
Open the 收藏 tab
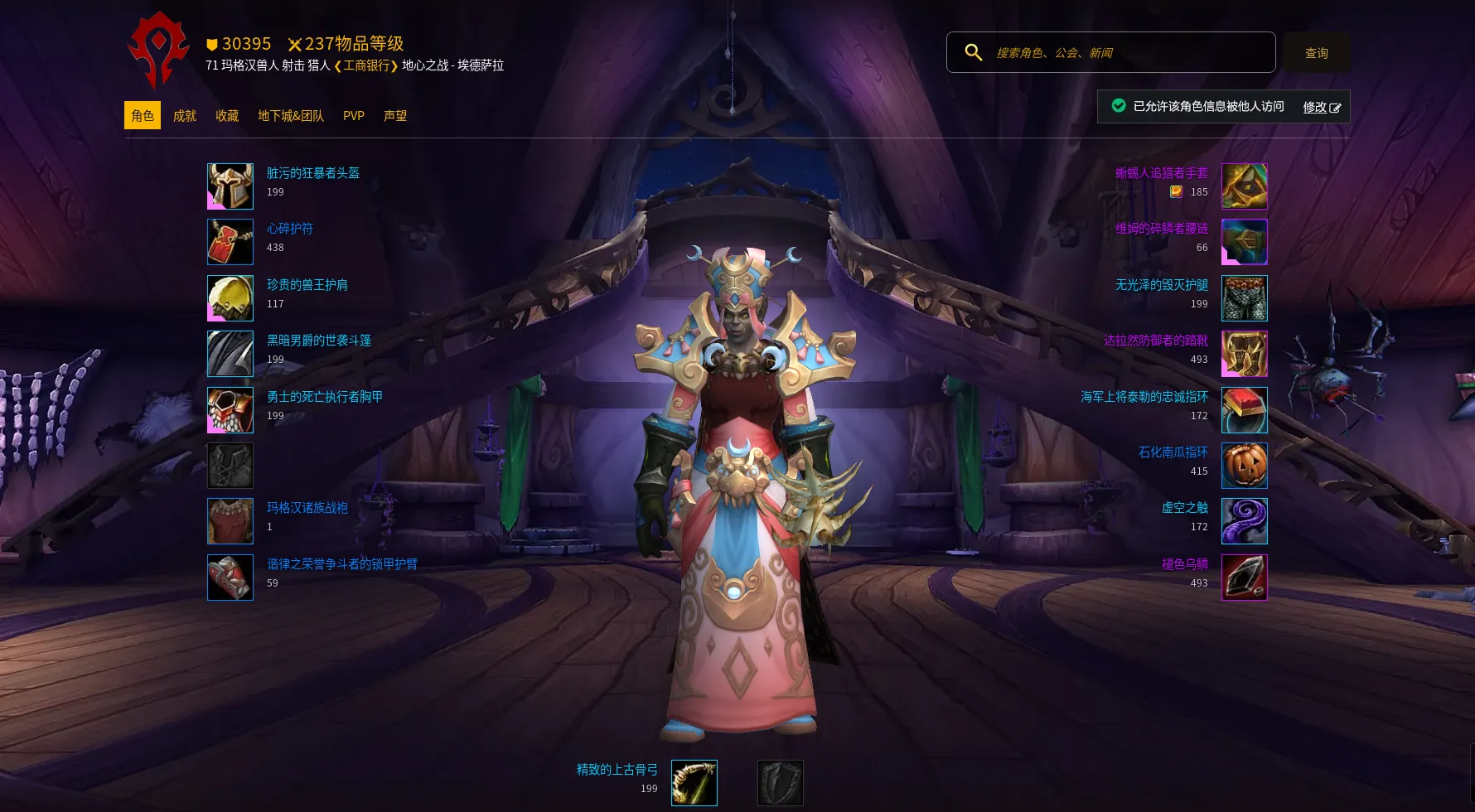click(x=227, y=116)
